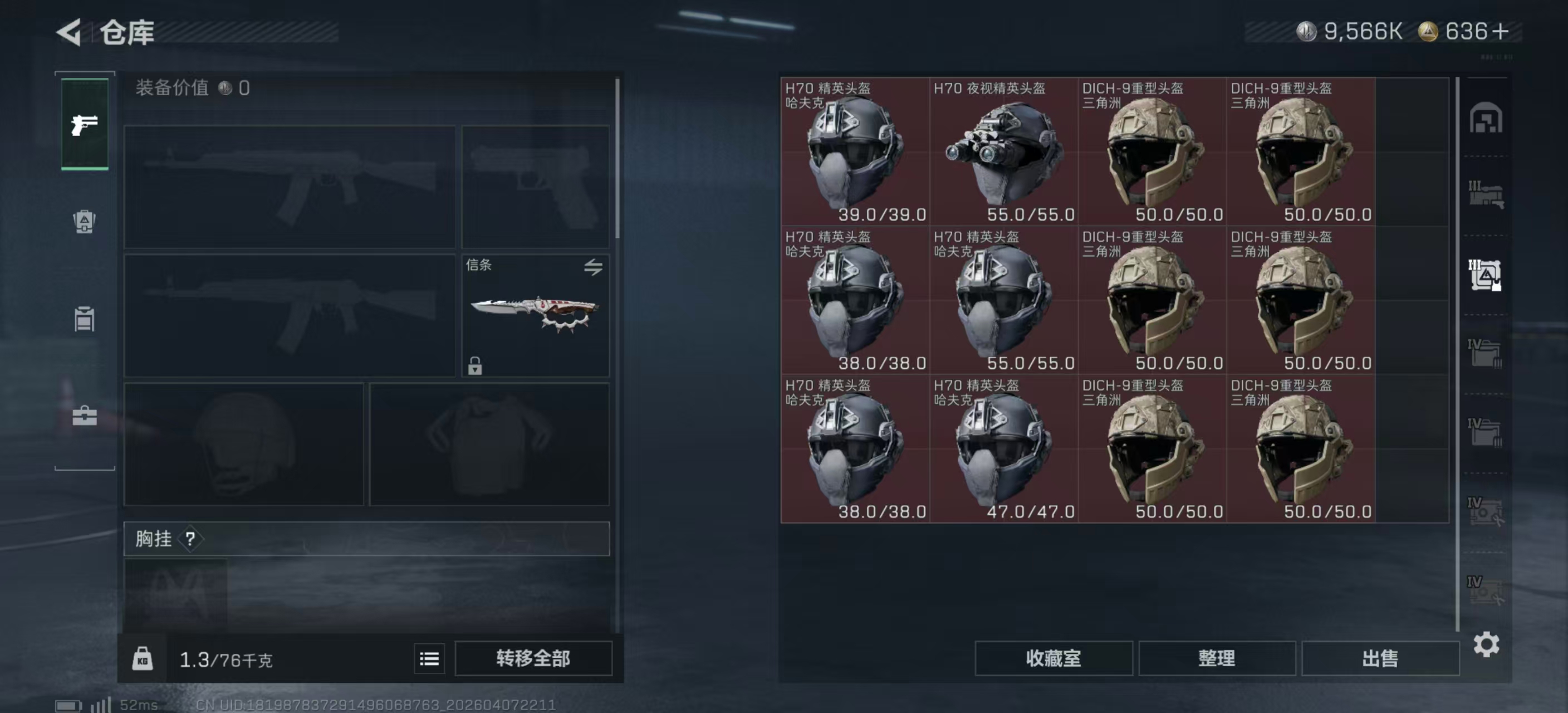
Task: Click the 1.3/76千克 weight indicator
Action: 225,659
